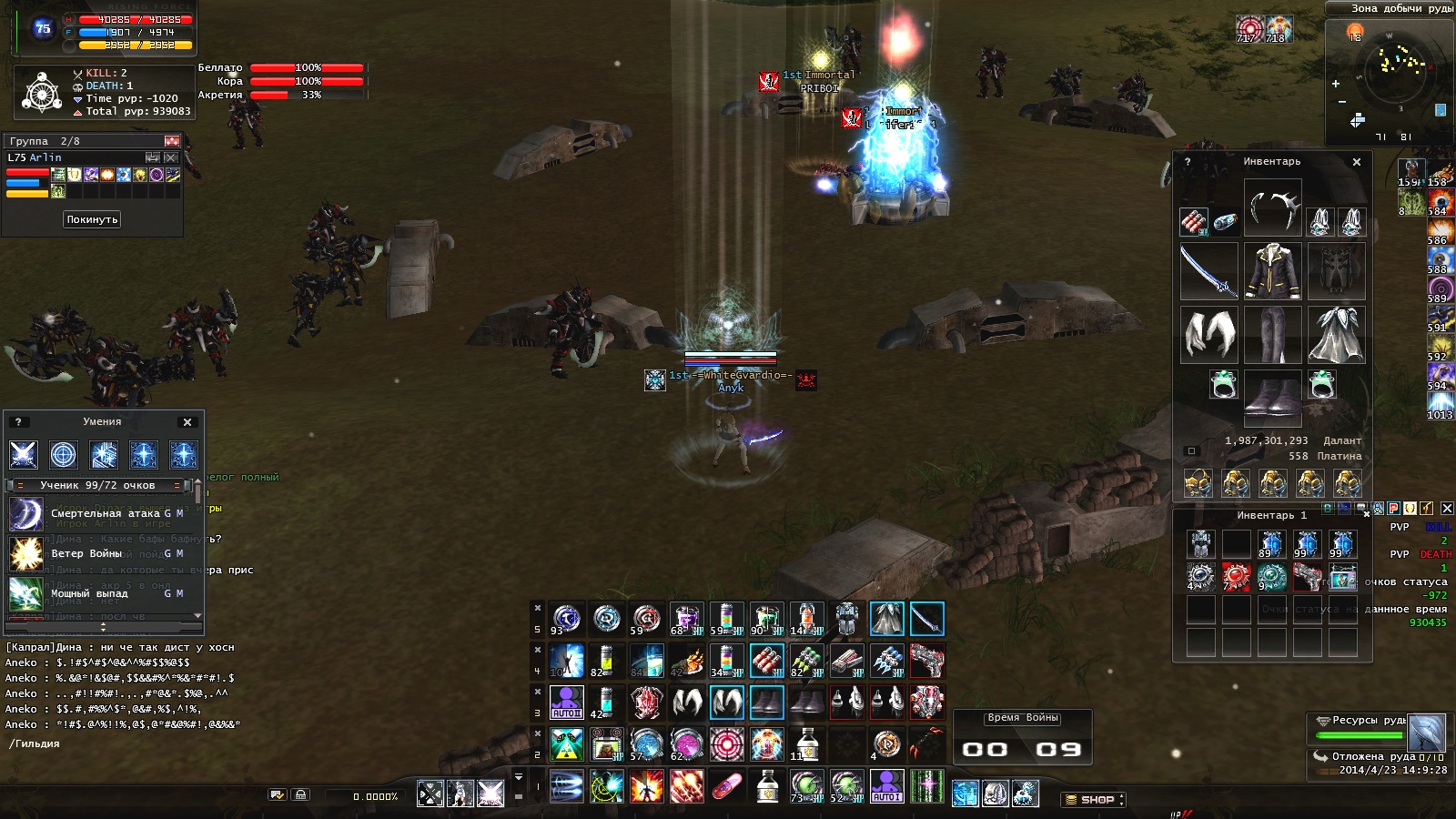This screenshot has height=819, width=1456.
Task: Close the Умения skills window
Action: [187, 422]
